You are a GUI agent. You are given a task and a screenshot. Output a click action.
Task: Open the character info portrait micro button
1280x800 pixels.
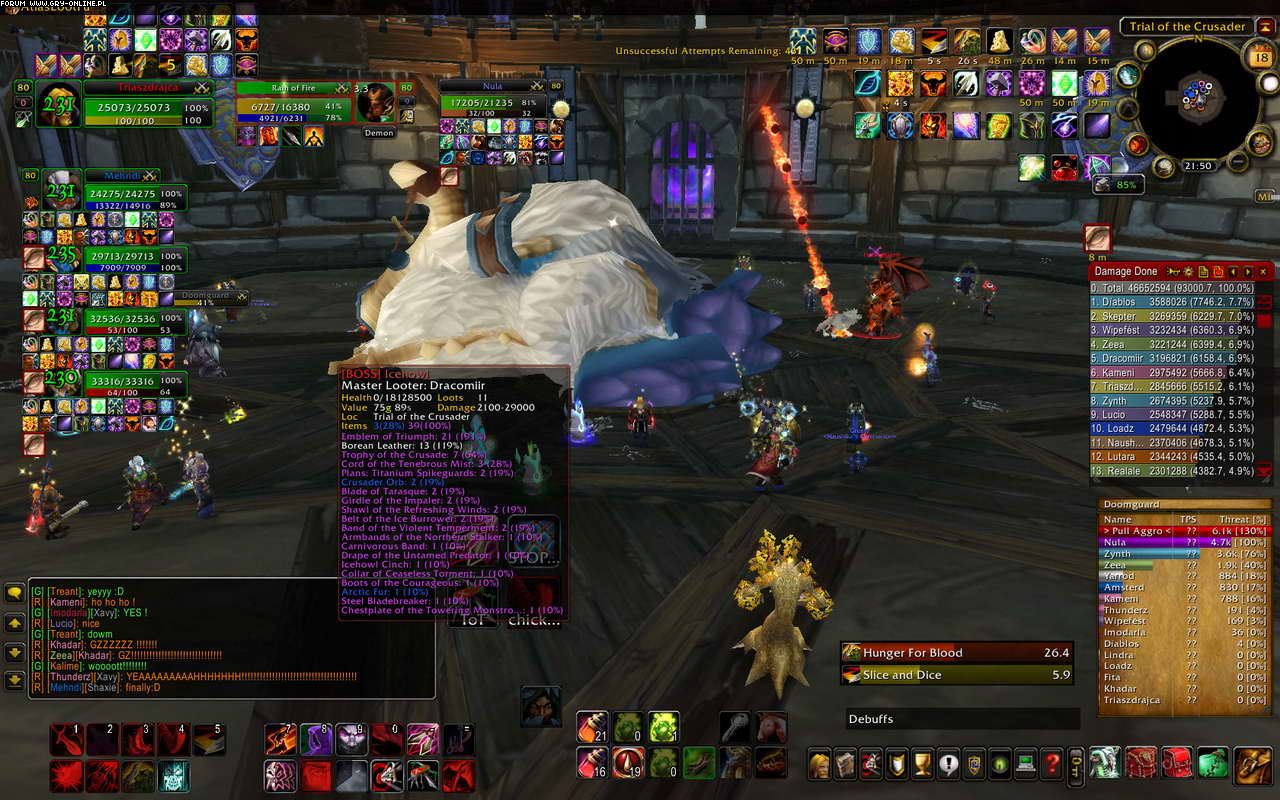click(x=820, y=764)
